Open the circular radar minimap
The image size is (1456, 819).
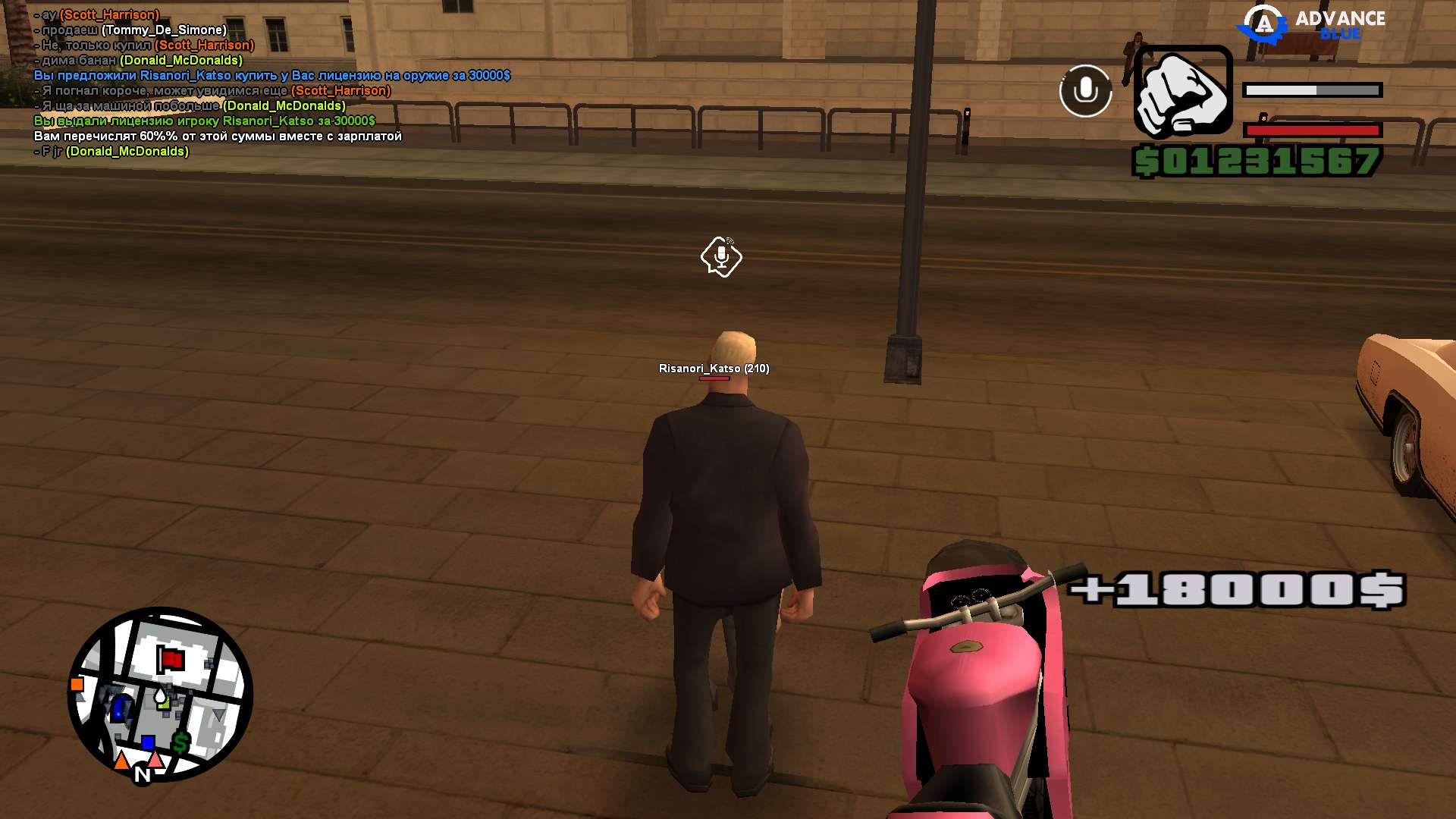click(160, 694)
